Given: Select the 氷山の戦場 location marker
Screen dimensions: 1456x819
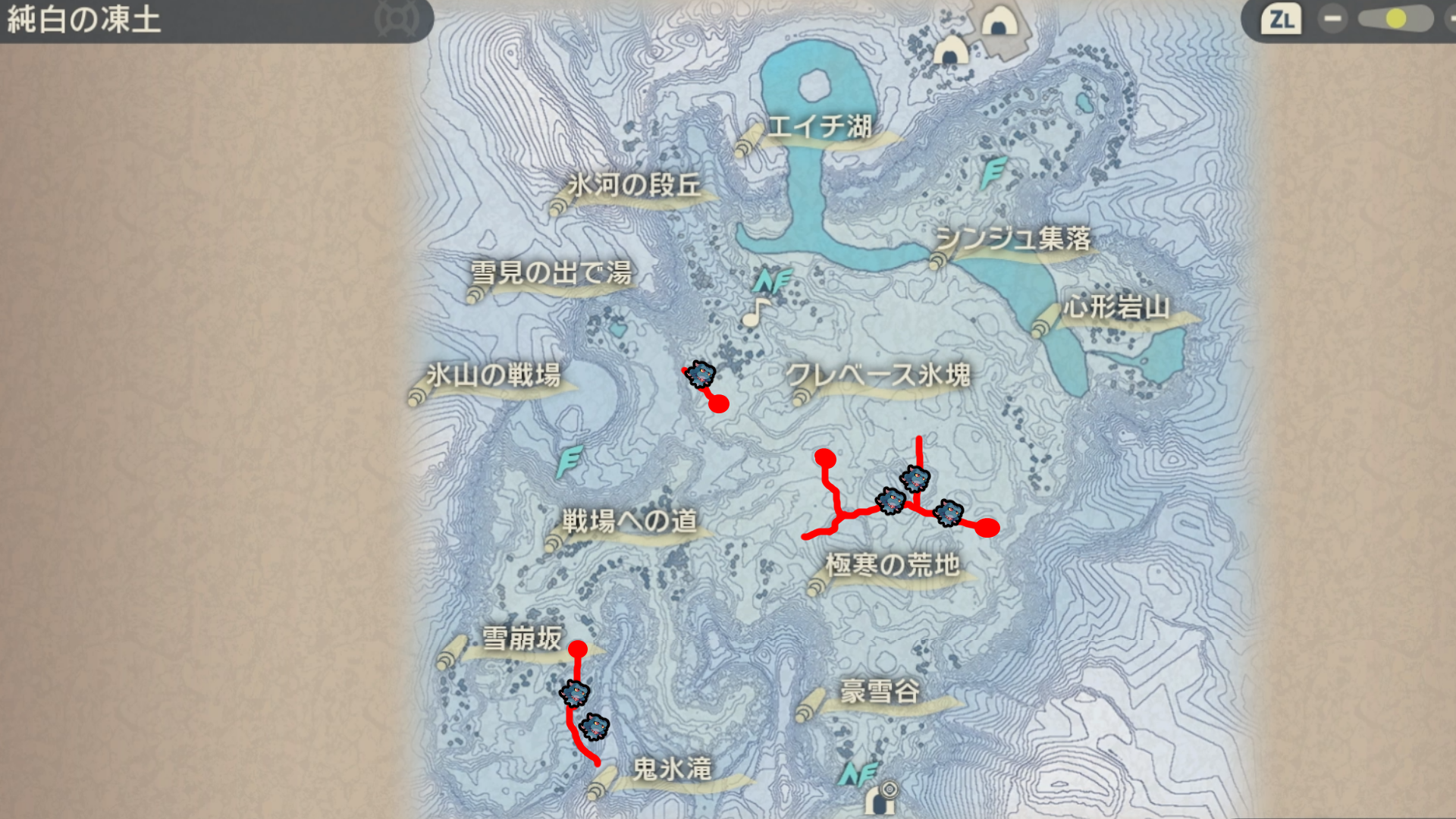Looking at the screenshot, I should click(x=493, y=375).
